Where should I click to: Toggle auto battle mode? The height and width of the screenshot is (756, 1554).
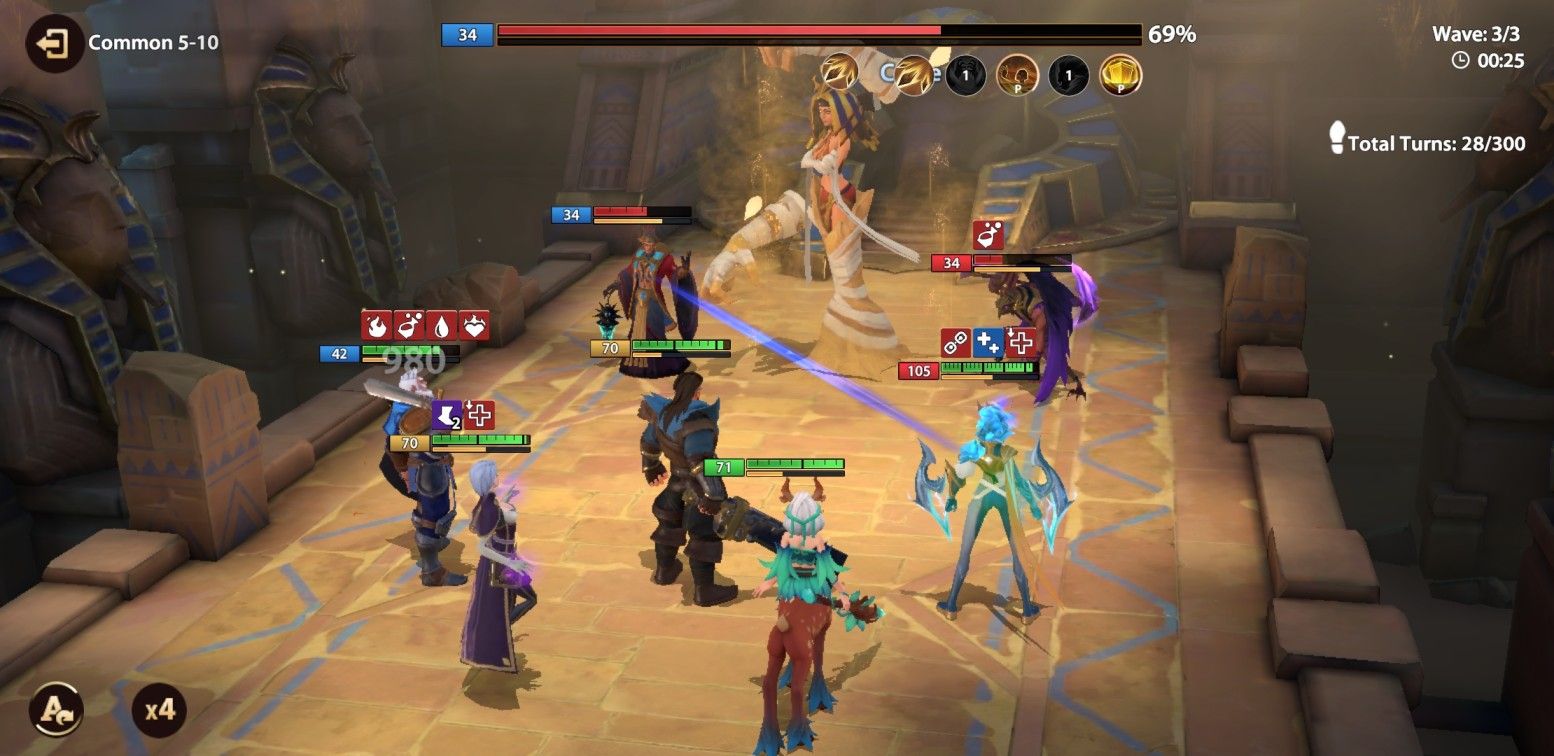point(55,709)
